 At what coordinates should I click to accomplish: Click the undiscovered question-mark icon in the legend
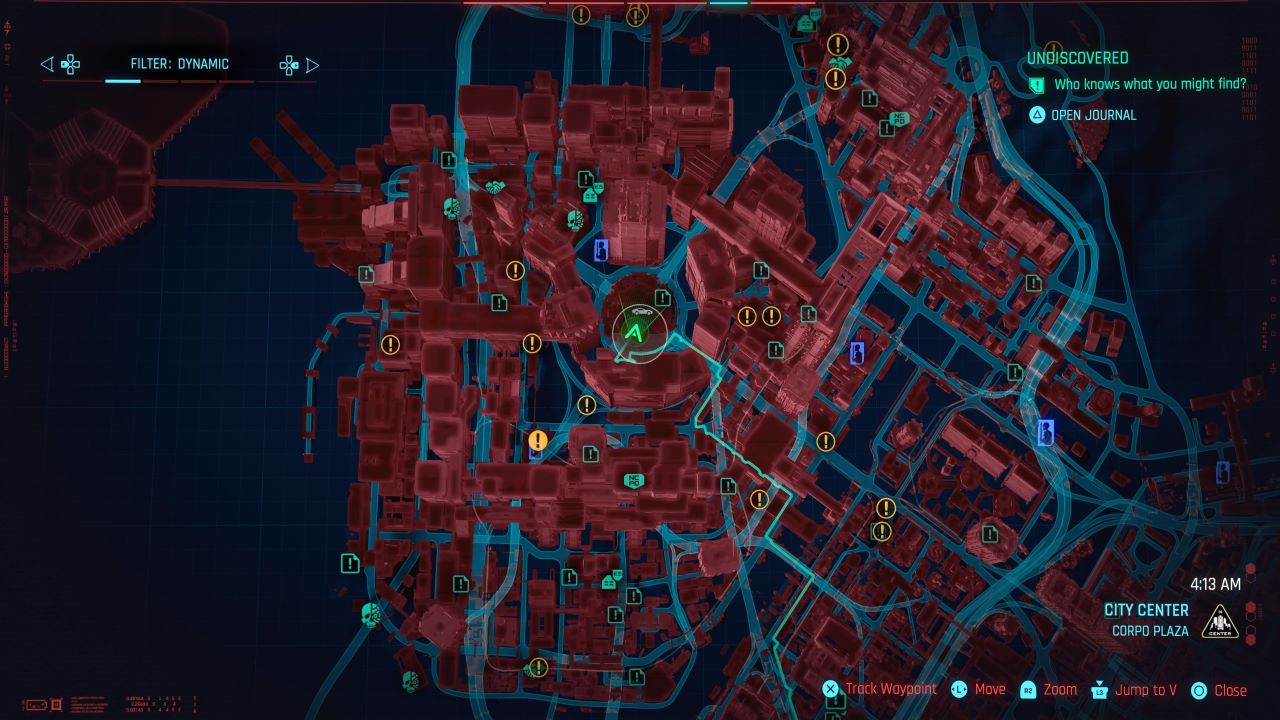pos(1037,87)
